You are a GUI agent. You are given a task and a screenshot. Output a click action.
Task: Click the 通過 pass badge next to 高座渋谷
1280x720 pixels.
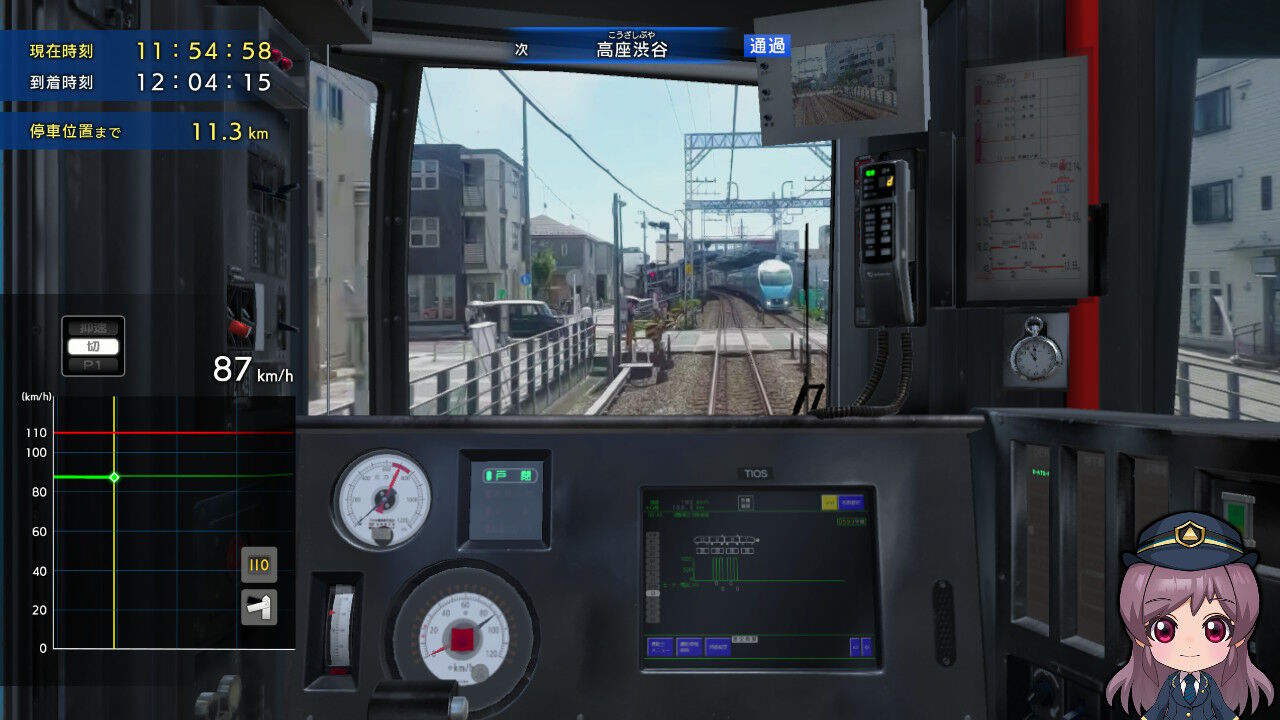766,46
